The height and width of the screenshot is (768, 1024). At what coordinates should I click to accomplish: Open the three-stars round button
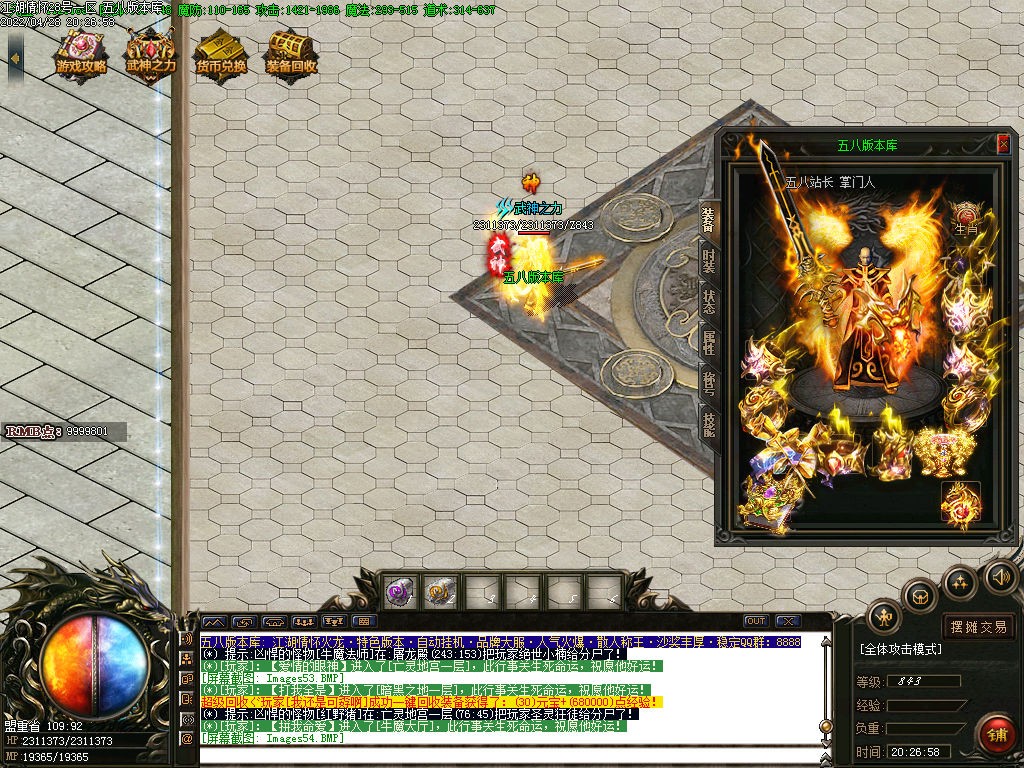(x=960, y=582)
